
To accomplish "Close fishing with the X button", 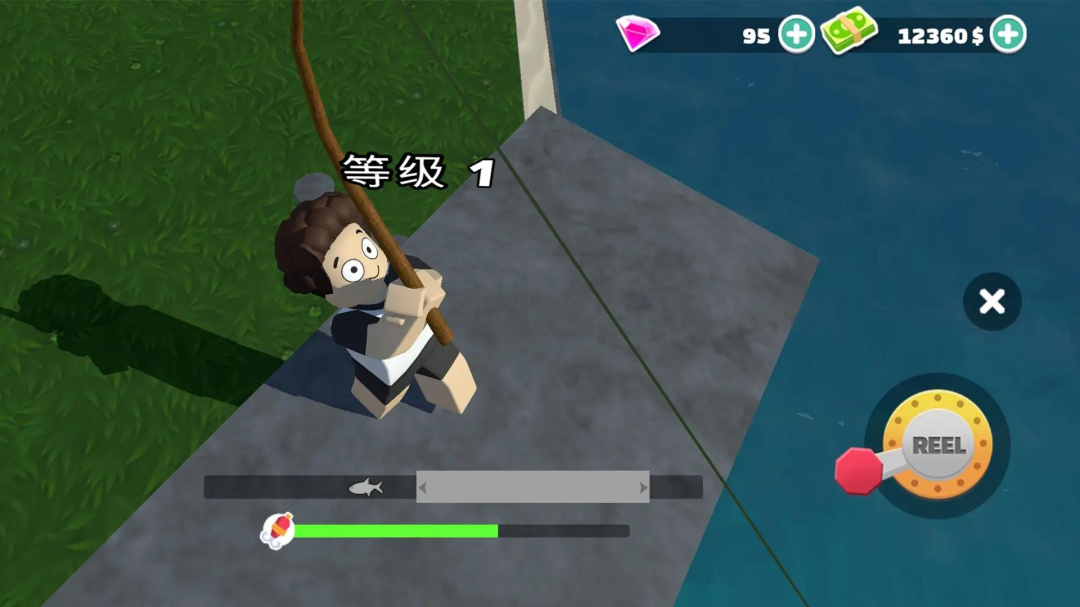I will tap(992, 301).
